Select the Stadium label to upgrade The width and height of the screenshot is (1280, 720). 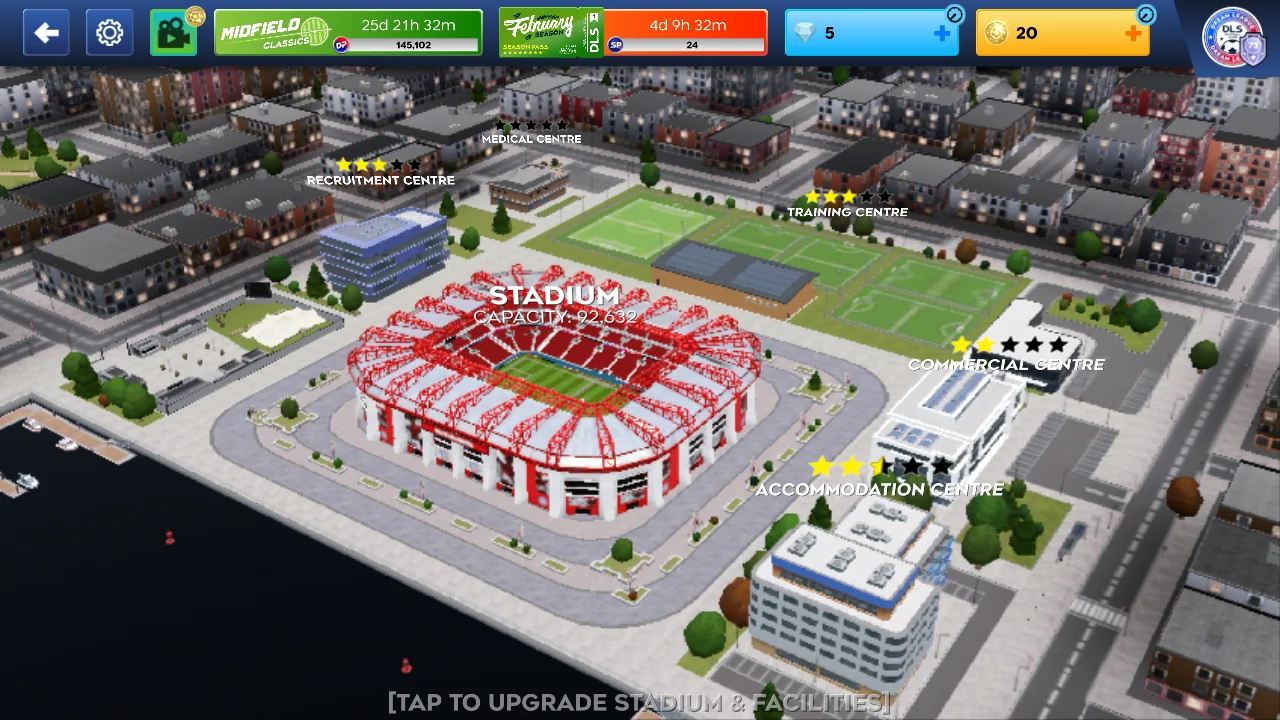coord(555,296)
